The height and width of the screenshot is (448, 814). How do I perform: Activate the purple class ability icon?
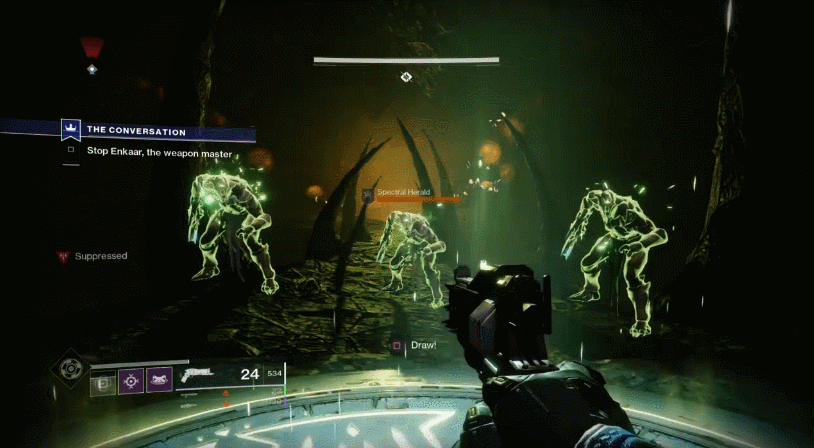click(x=159, y=381)
